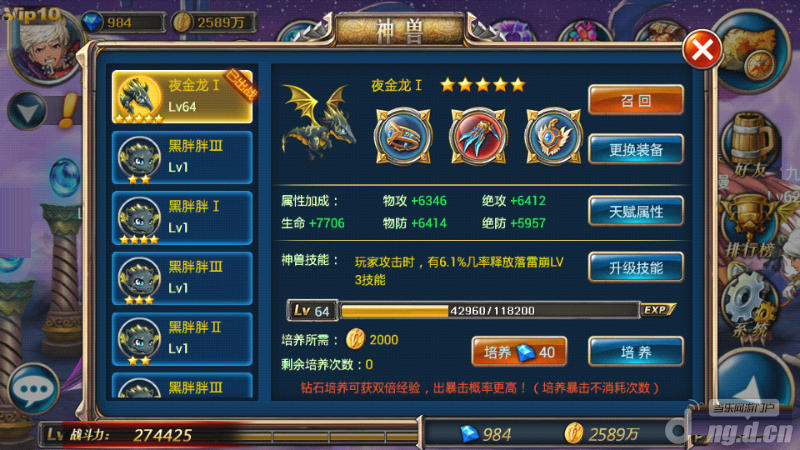The width and height of the screenshot is (800, 450).
Task: Select 夜金龙 I Lv64 in the beast list
Action: (x=182, y=97)
